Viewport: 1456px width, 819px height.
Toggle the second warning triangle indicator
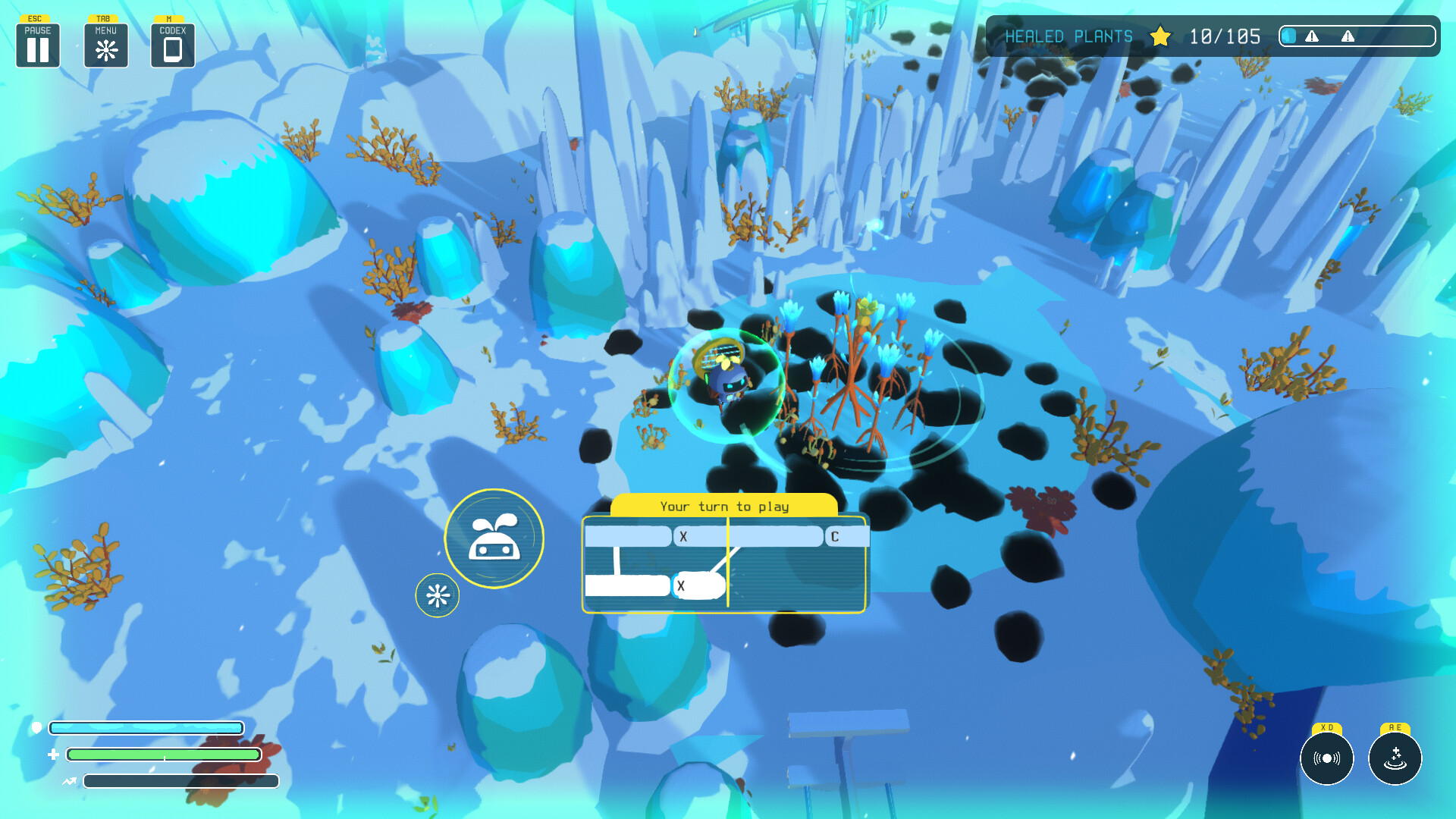(1348, 36)
